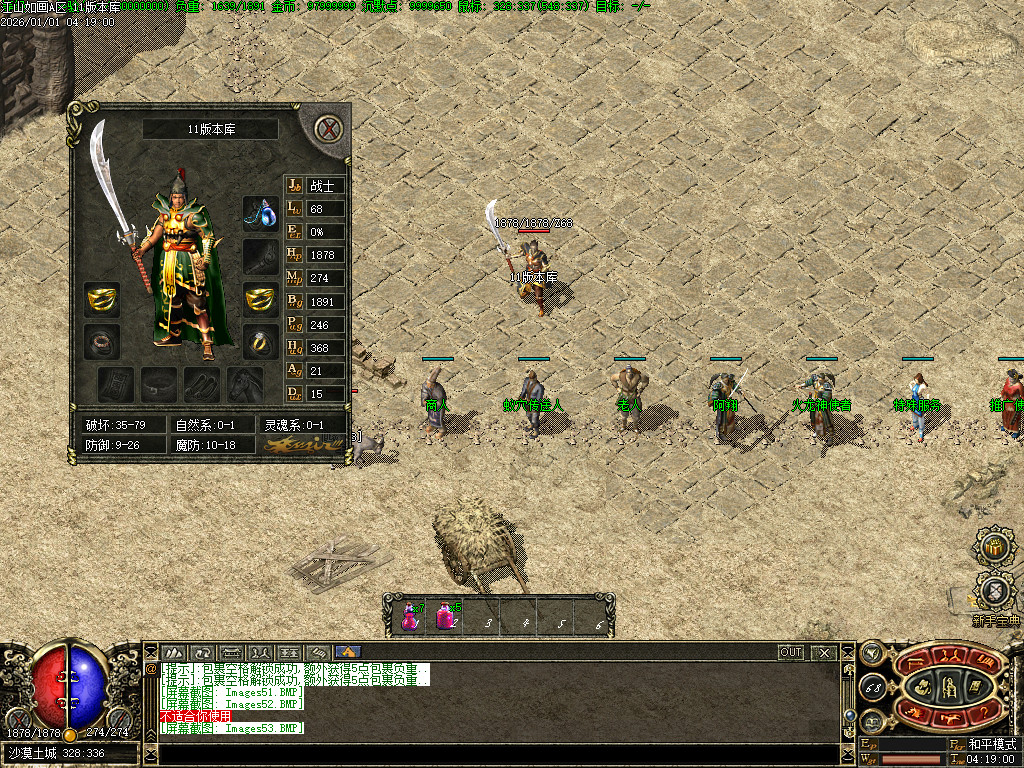Click the chat text input bar
This screenshot has height=768, width=1024.
[x=490, y=755]
